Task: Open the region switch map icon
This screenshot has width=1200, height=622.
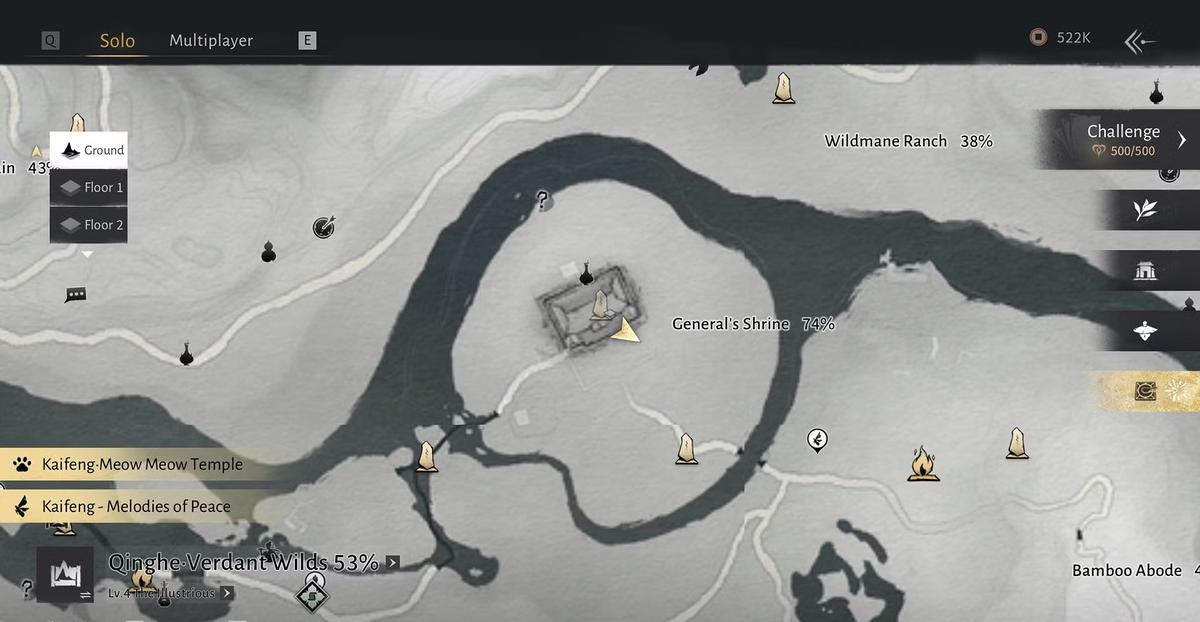Action: pyautogui.click(x=65, y=575)
